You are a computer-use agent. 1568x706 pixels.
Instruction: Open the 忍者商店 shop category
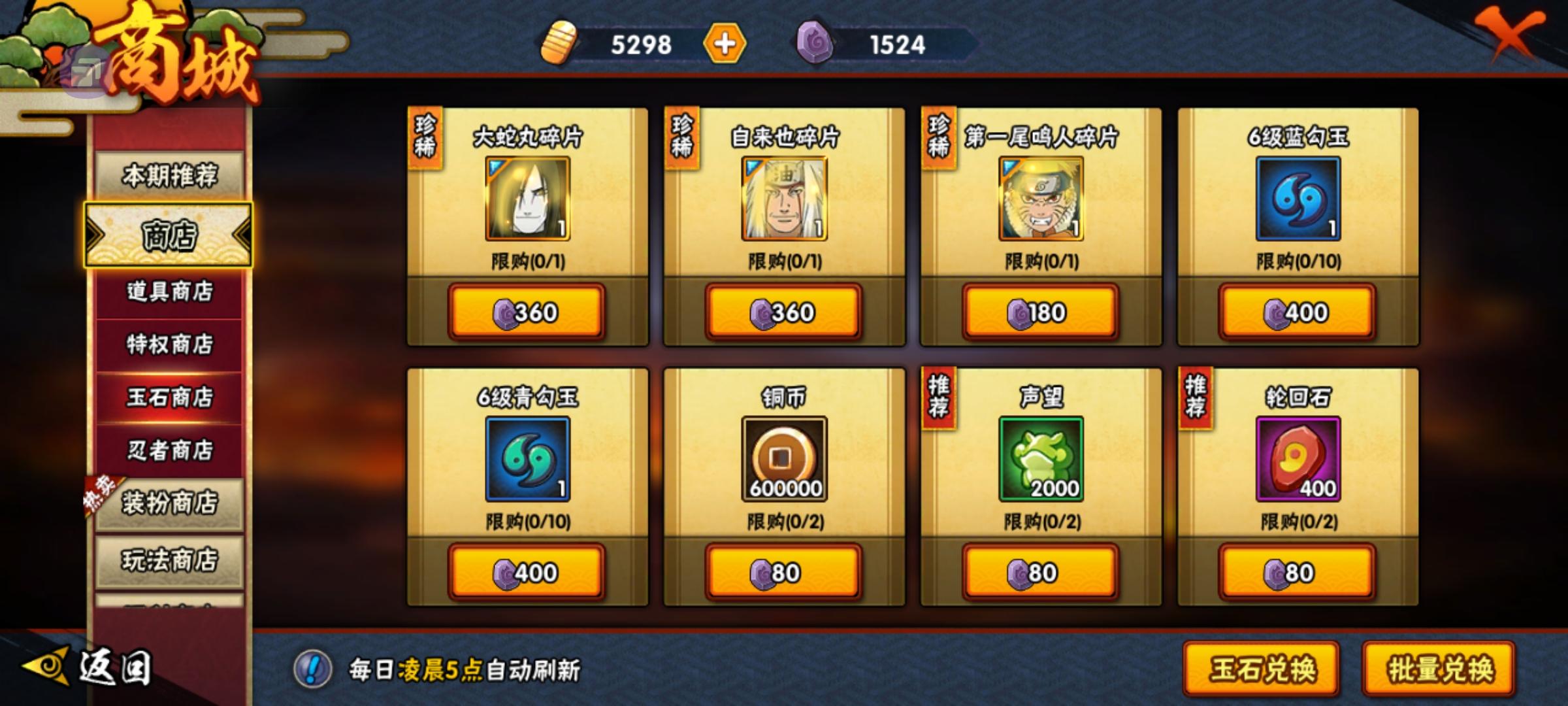[169, 449]
